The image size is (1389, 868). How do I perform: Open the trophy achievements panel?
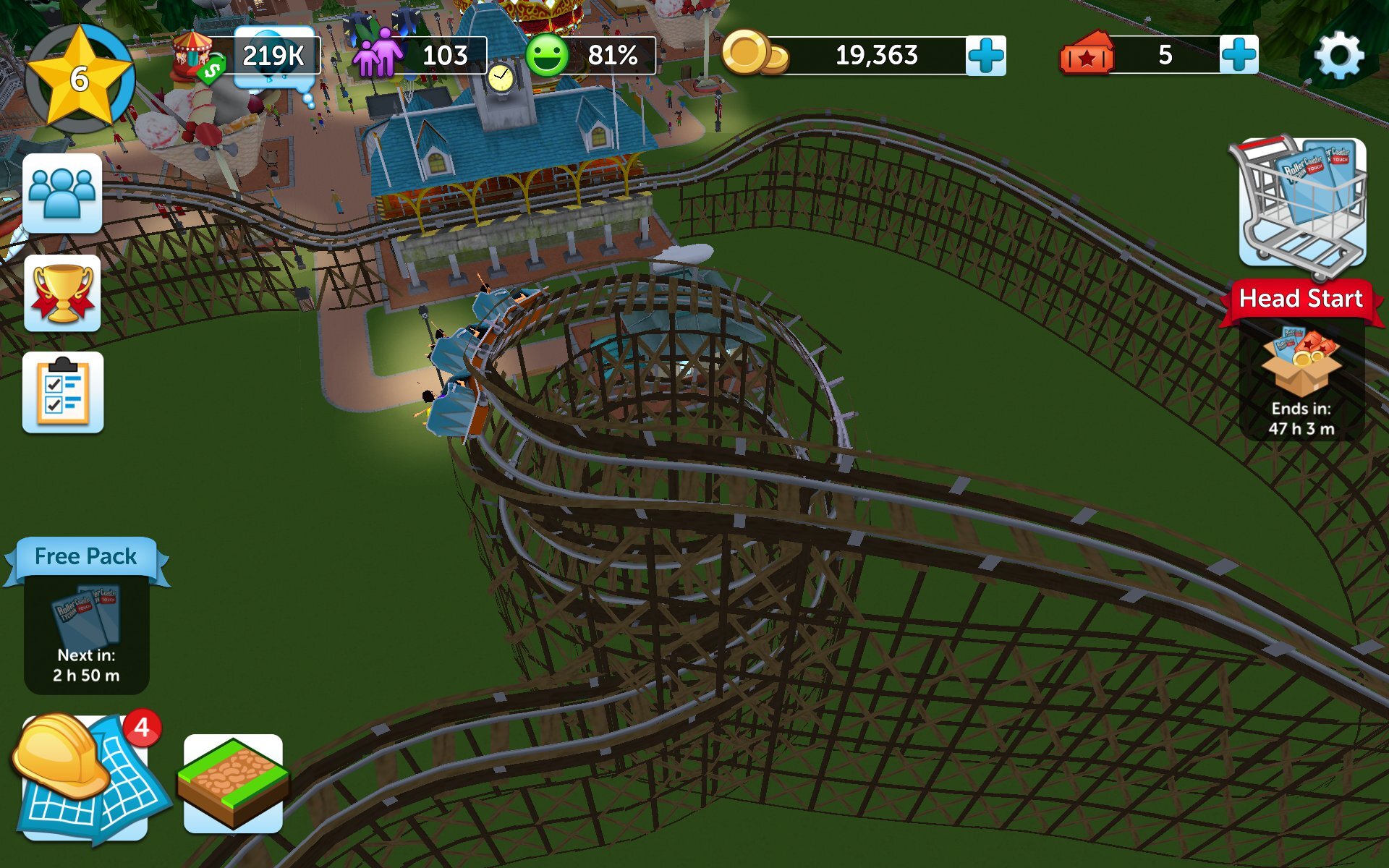pos(62,293)
